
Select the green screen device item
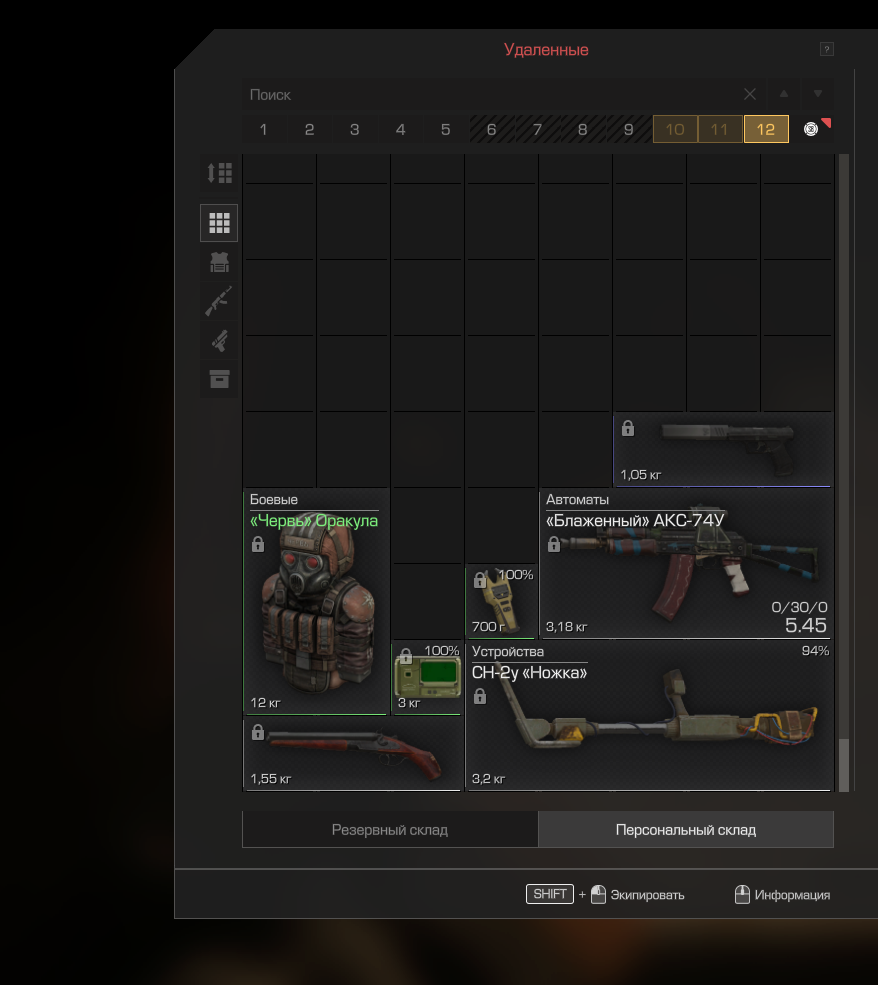[428, 677]
